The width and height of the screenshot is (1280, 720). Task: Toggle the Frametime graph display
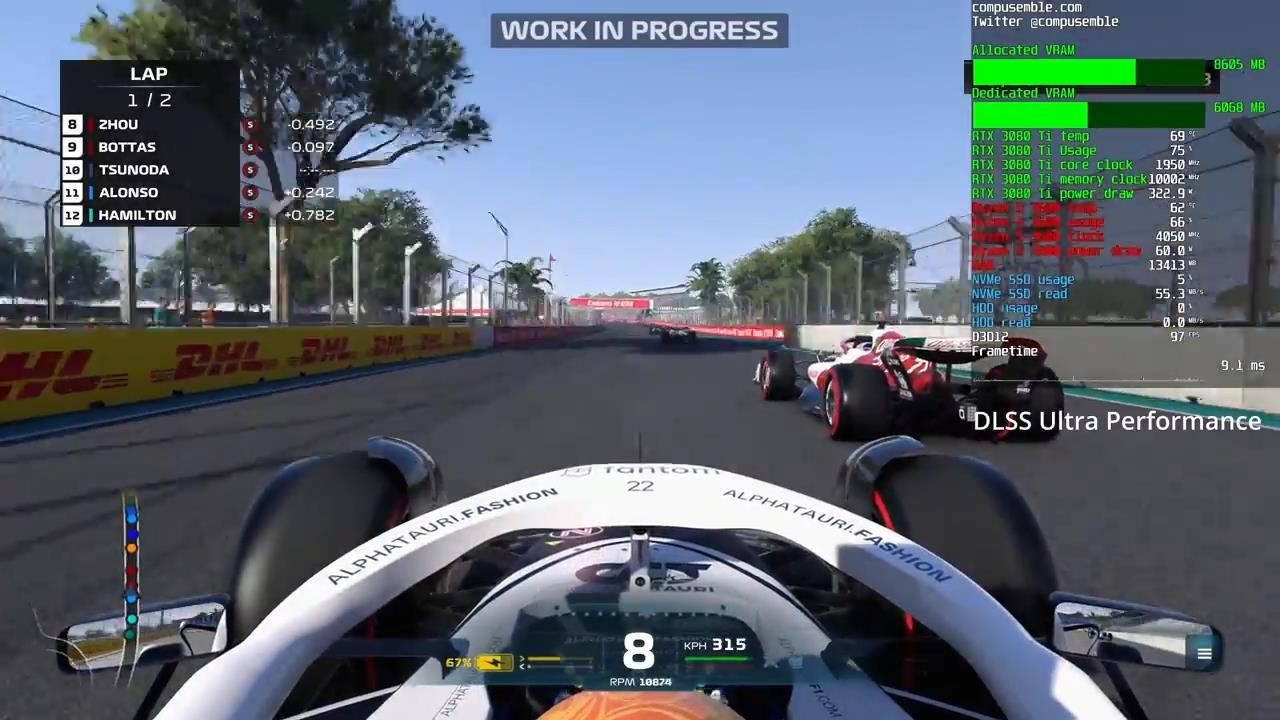point(1004,351)
